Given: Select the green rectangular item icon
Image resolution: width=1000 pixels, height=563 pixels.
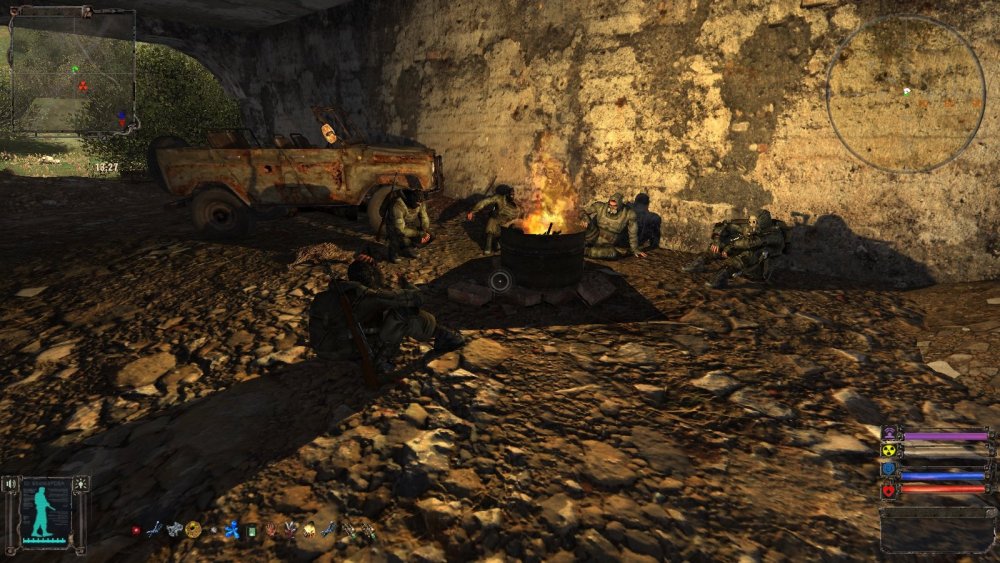Looking at the screenshot, I should click(x=252, y=530).
